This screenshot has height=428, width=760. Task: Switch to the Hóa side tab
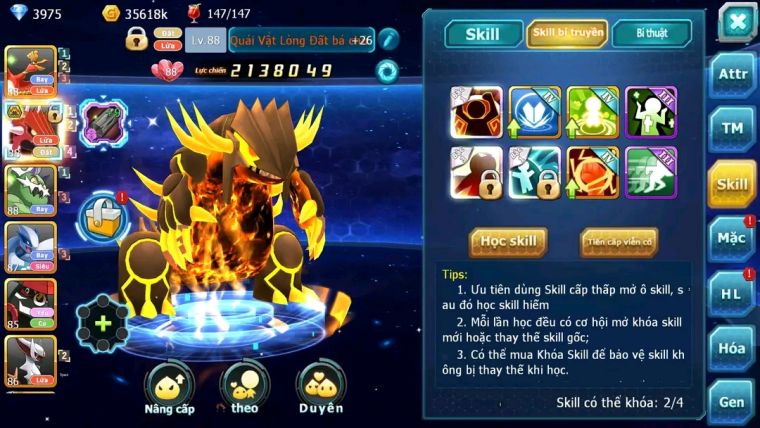tap(731, 348)
